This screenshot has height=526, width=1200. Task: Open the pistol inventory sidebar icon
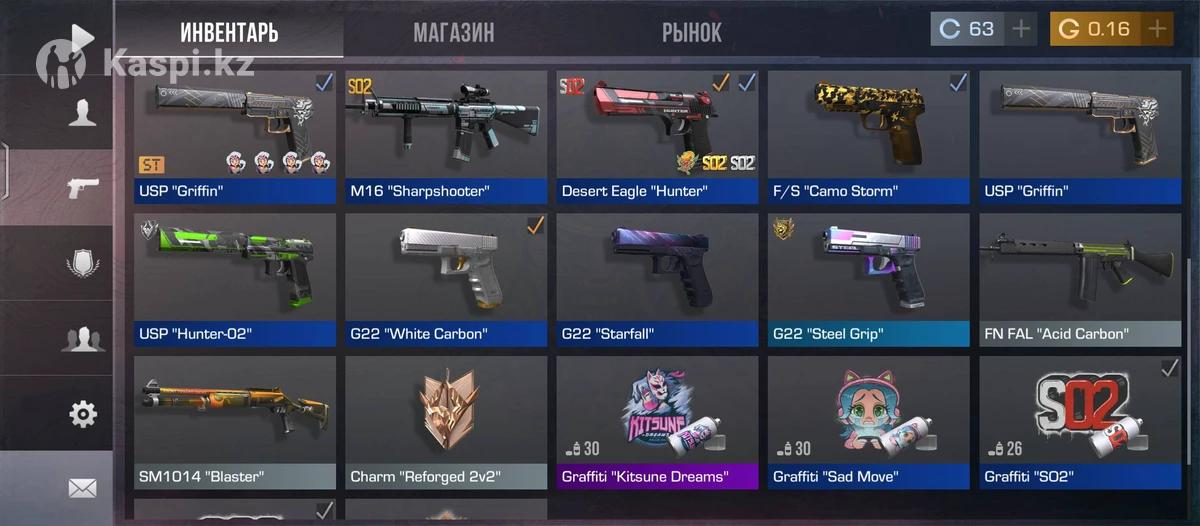point(82,187)
